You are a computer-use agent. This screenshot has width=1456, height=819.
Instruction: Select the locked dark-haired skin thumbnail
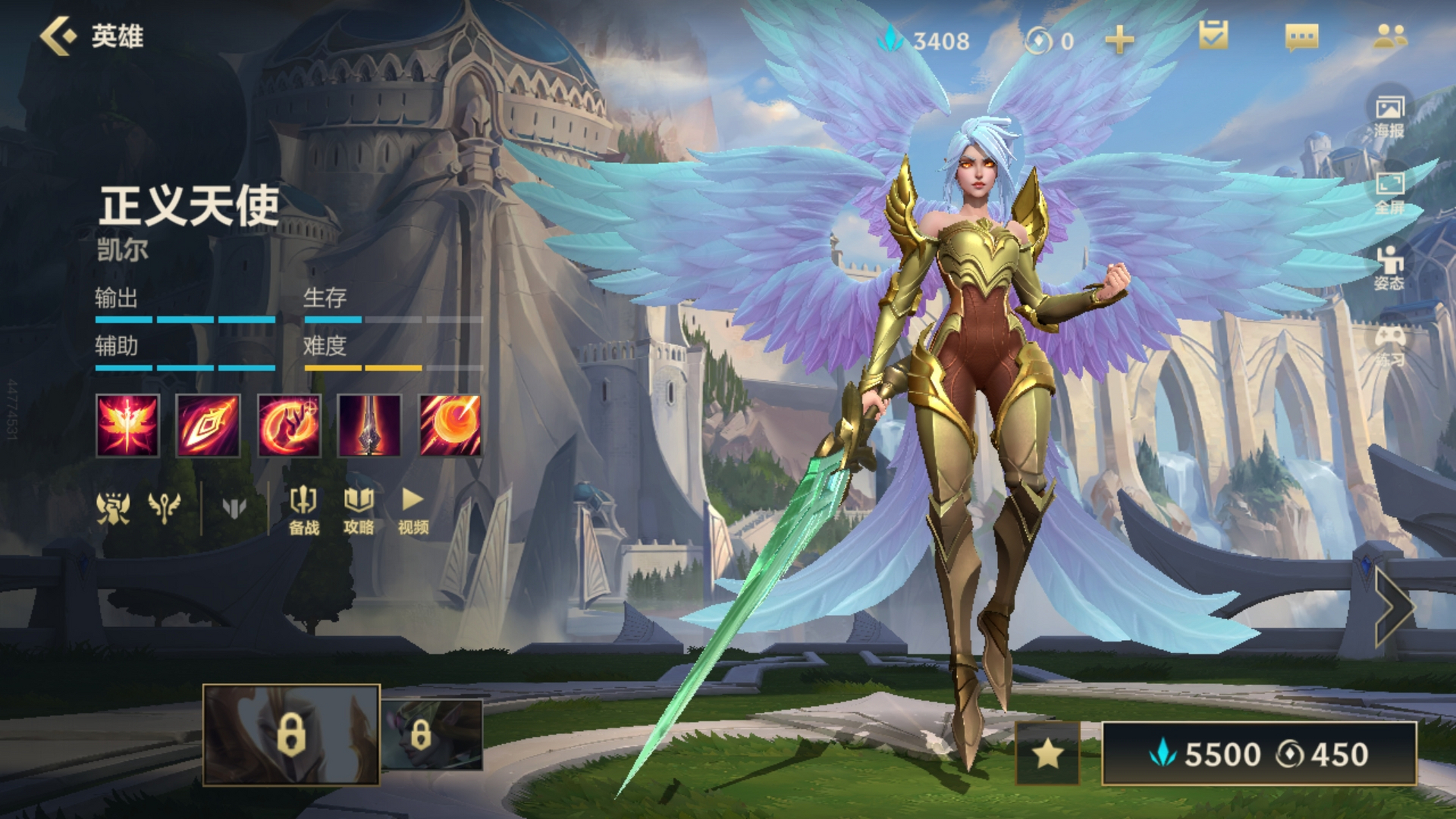432,735
